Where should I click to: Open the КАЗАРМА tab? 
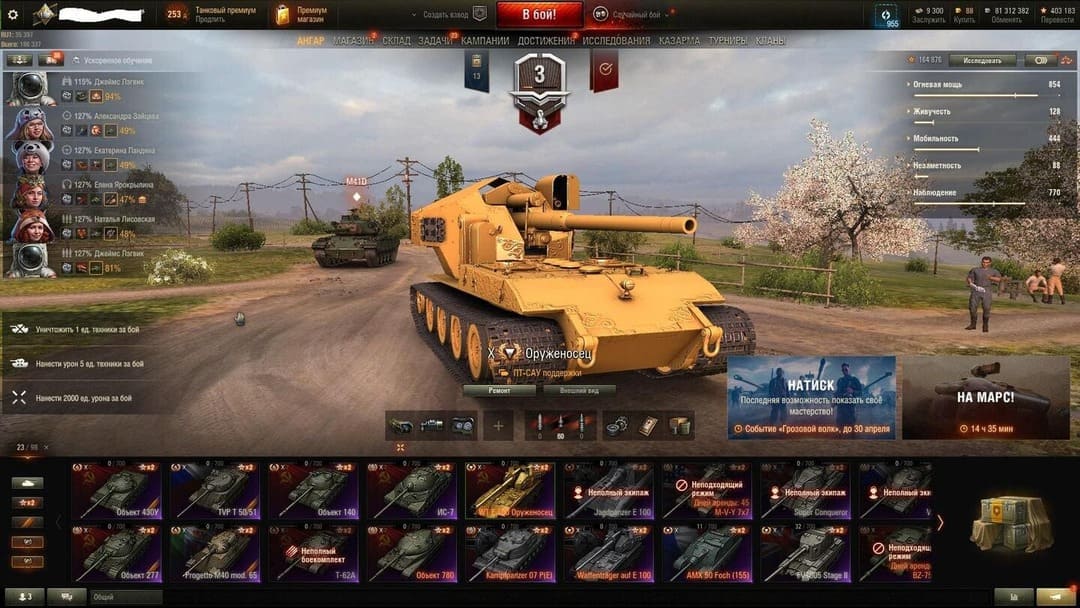(679, 41)
